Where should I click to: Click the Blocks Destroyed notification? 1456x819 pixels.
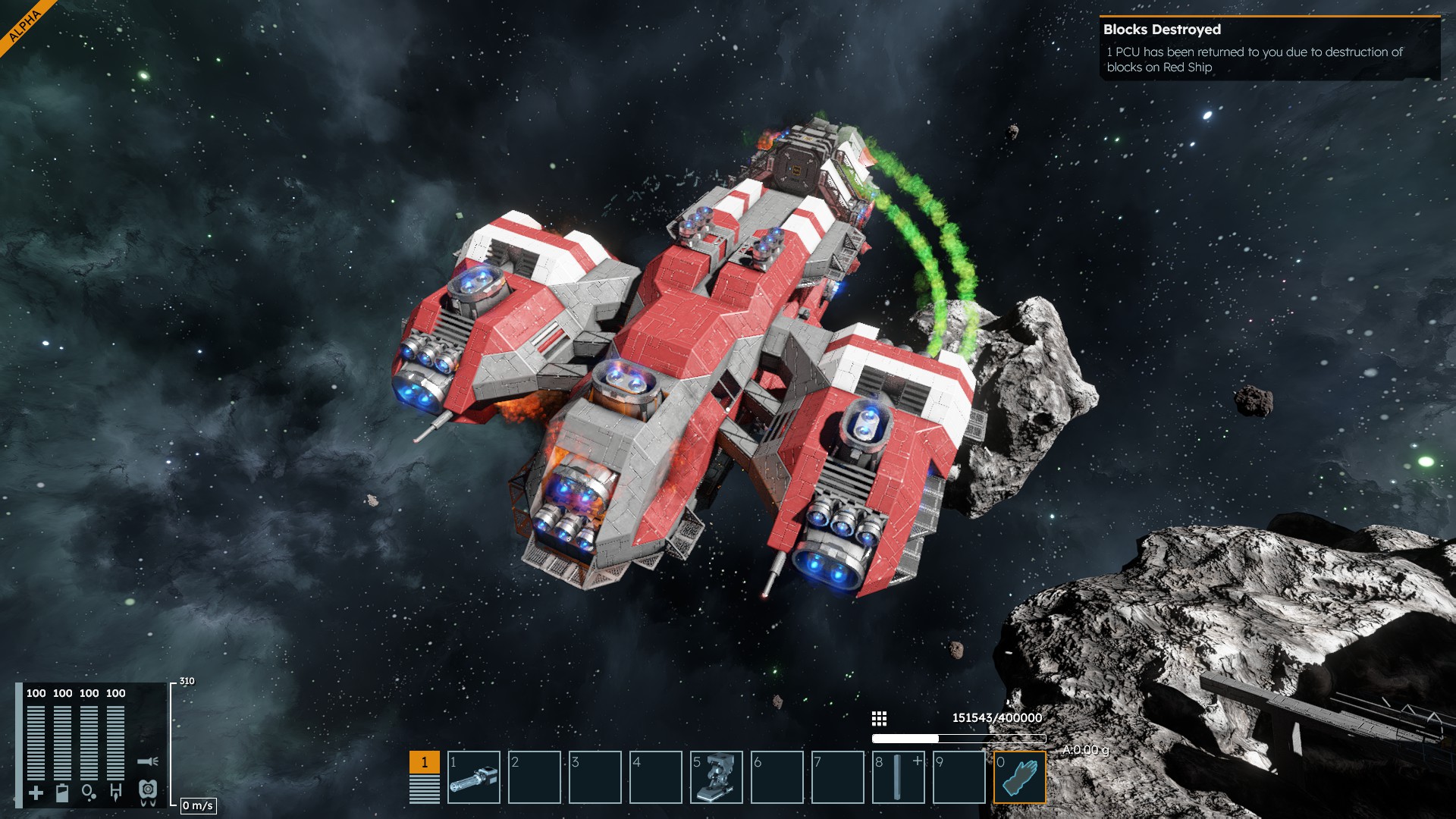pyautogui.click(x=1269, y=49)
